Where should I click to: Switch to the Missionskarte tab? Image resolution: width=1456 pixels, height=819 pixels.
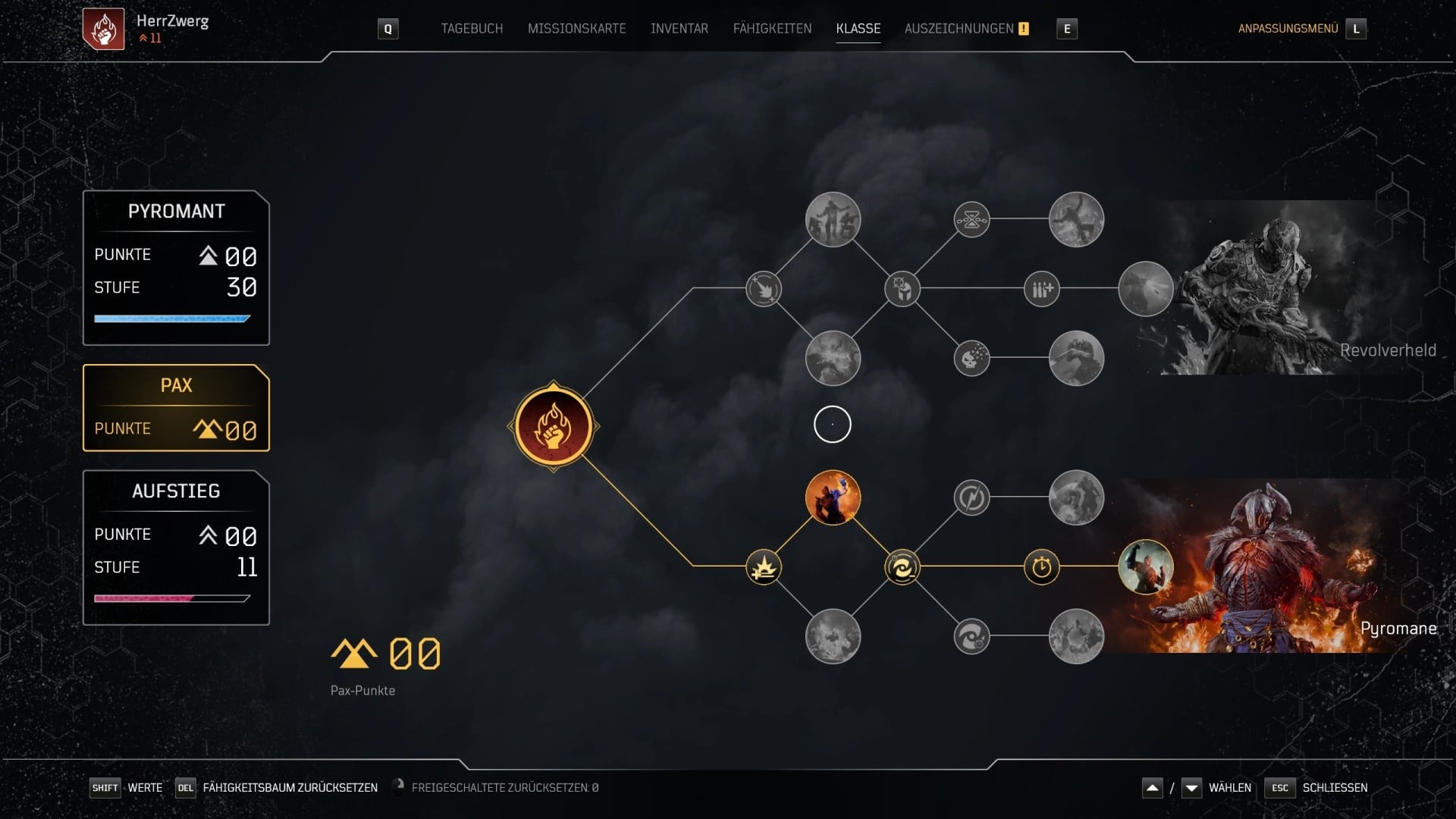(576, 29)
